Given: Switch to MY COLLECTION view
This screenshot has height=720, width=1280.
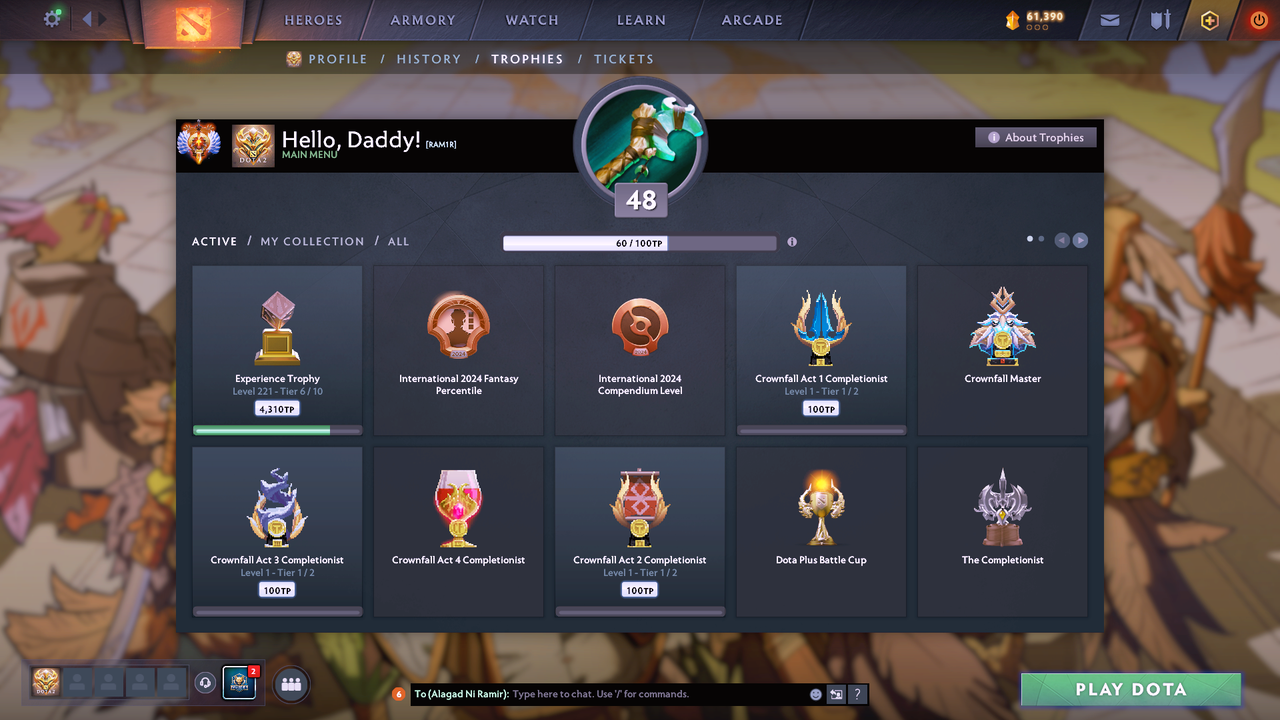Looking at the screenshot, I should (x=313, y=241).
